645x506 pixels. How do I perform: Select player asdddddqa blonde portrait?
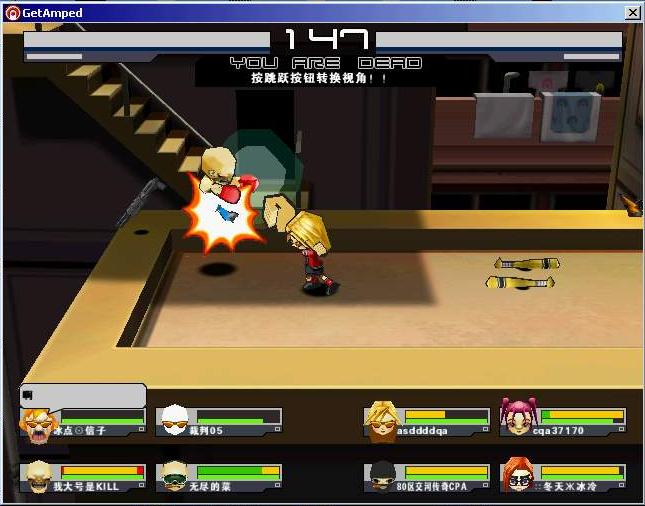(381, 421)
